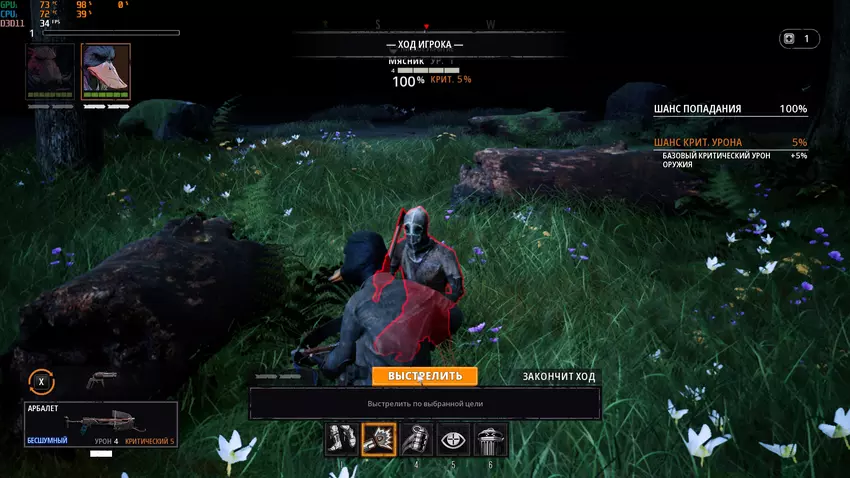850x478 pixels.
Task: Activate the eye-with-crosshair overwatch ability
Action: [x=453, y=439]
